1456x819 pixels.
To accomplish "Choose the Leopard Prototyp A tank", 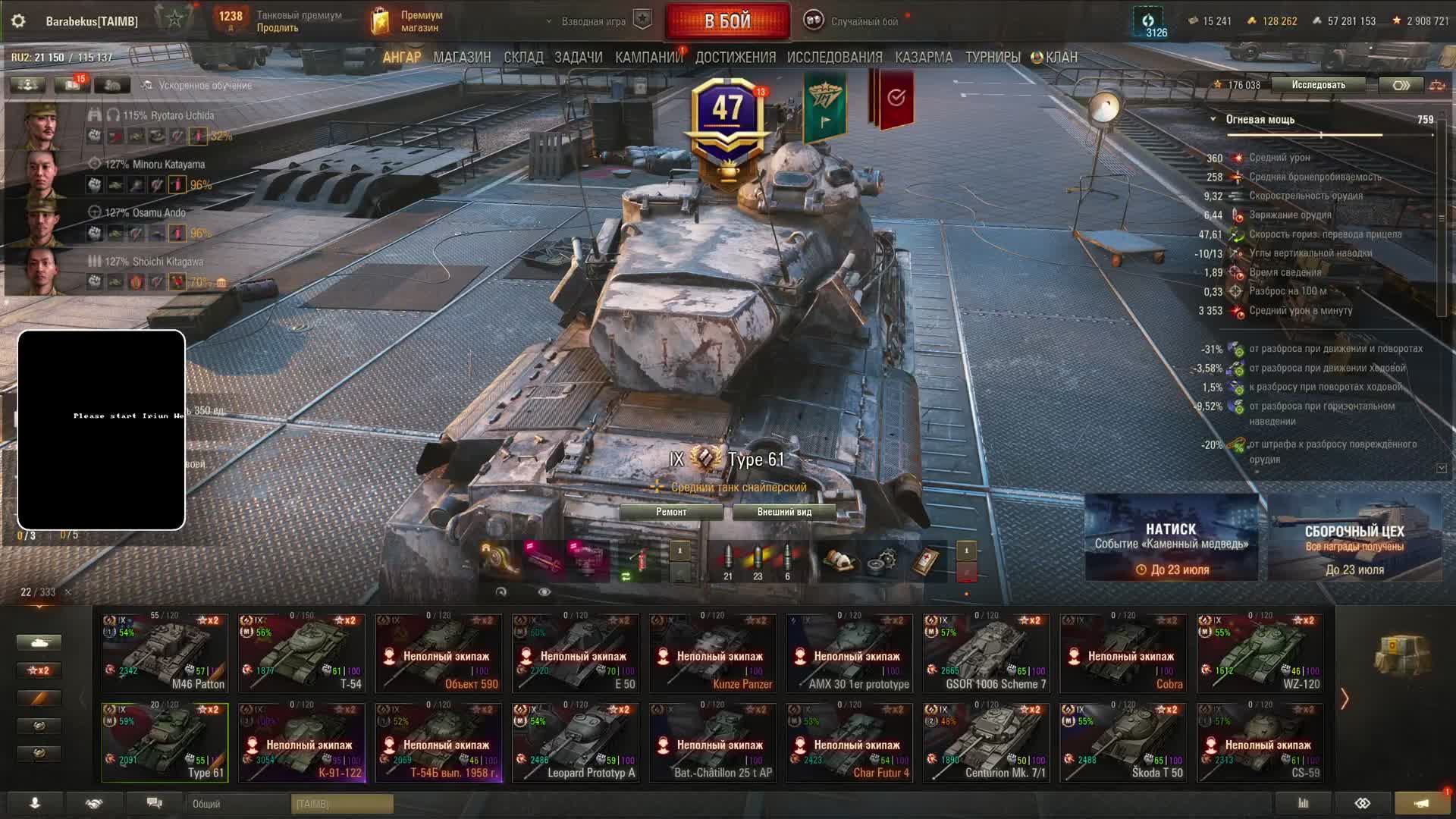I will click(576, 742).
